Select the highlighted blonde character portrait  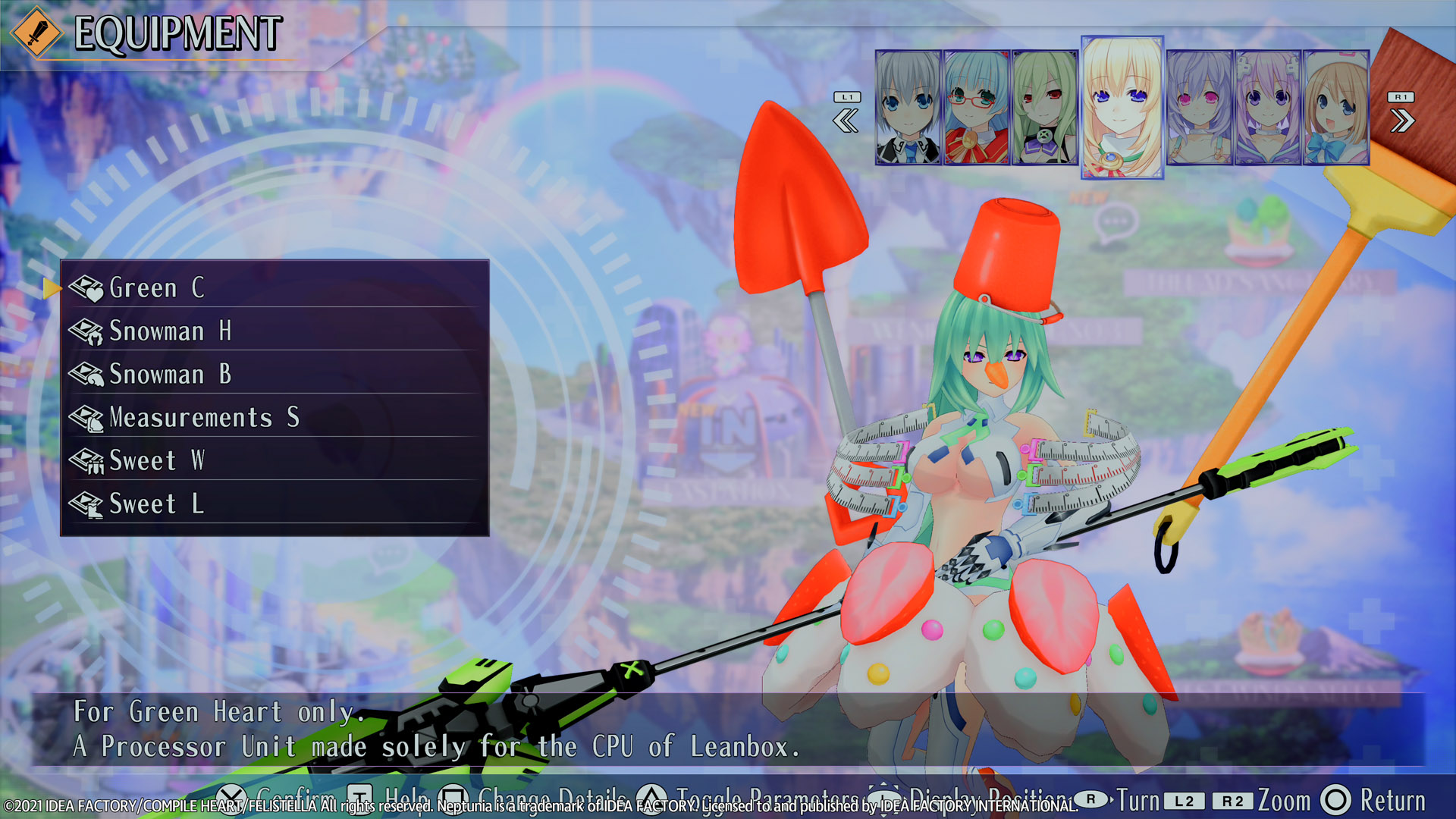point(1122,108)
